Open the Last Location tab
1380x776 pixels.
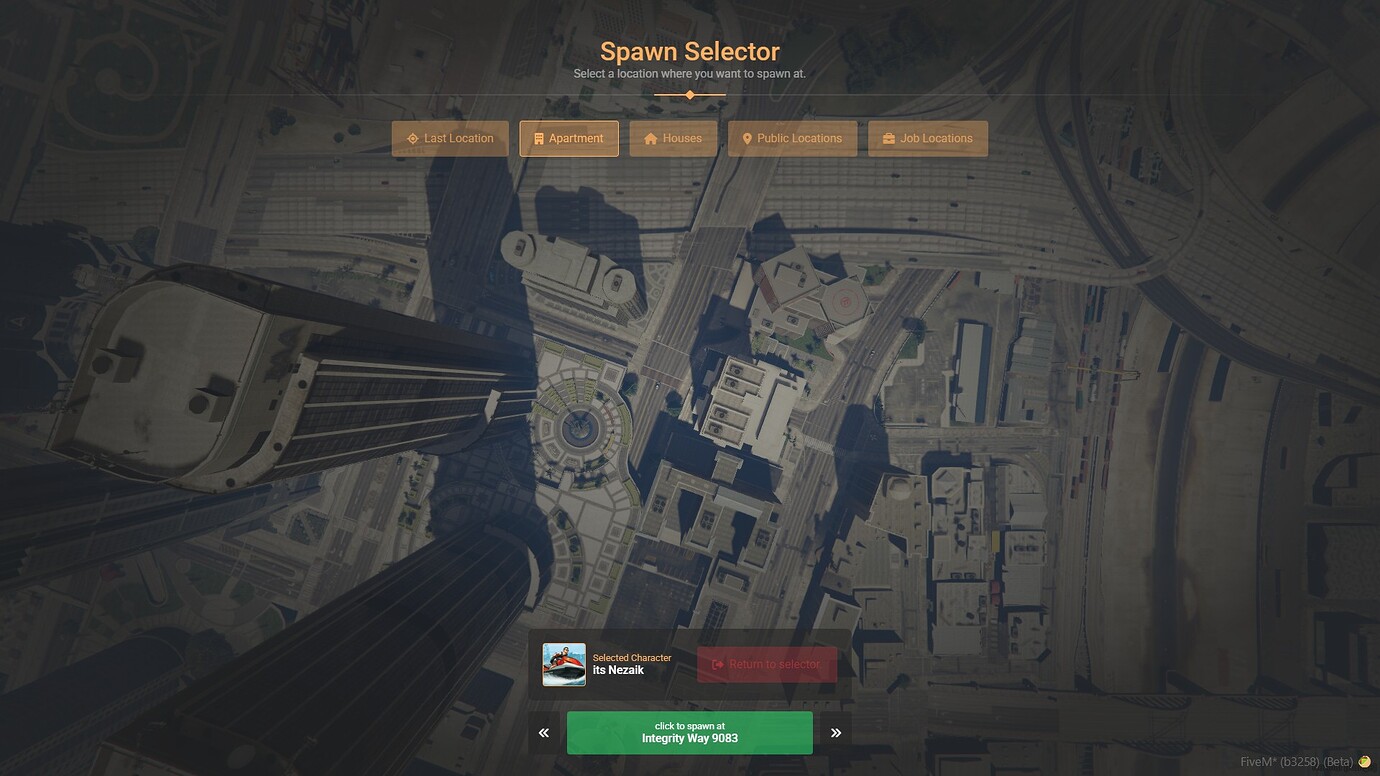(x=449, y=138)
